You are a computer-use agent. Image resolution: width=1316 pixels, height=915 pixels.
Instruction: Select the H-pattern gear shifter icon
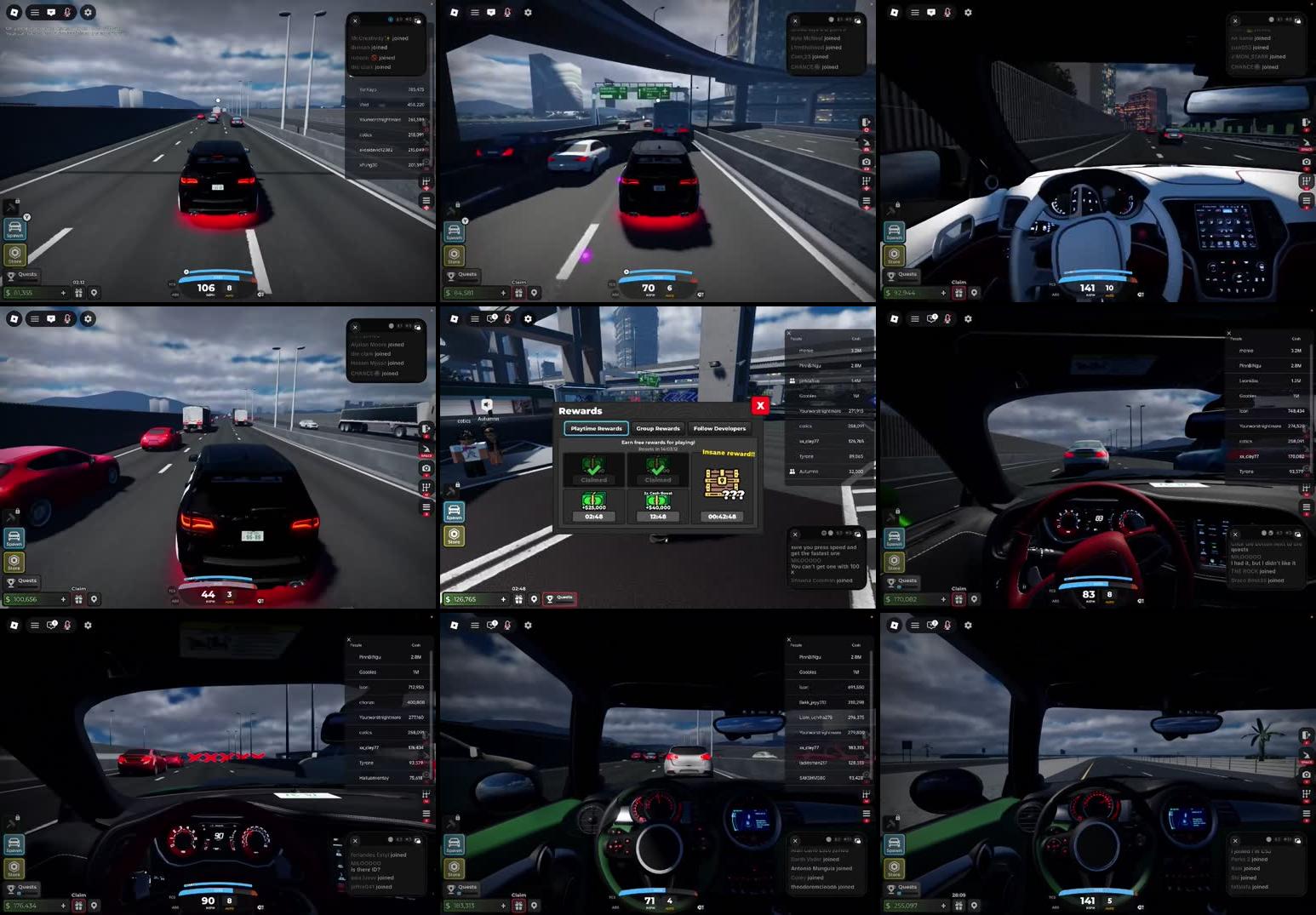pyautogui.click(x=865, y=180)
